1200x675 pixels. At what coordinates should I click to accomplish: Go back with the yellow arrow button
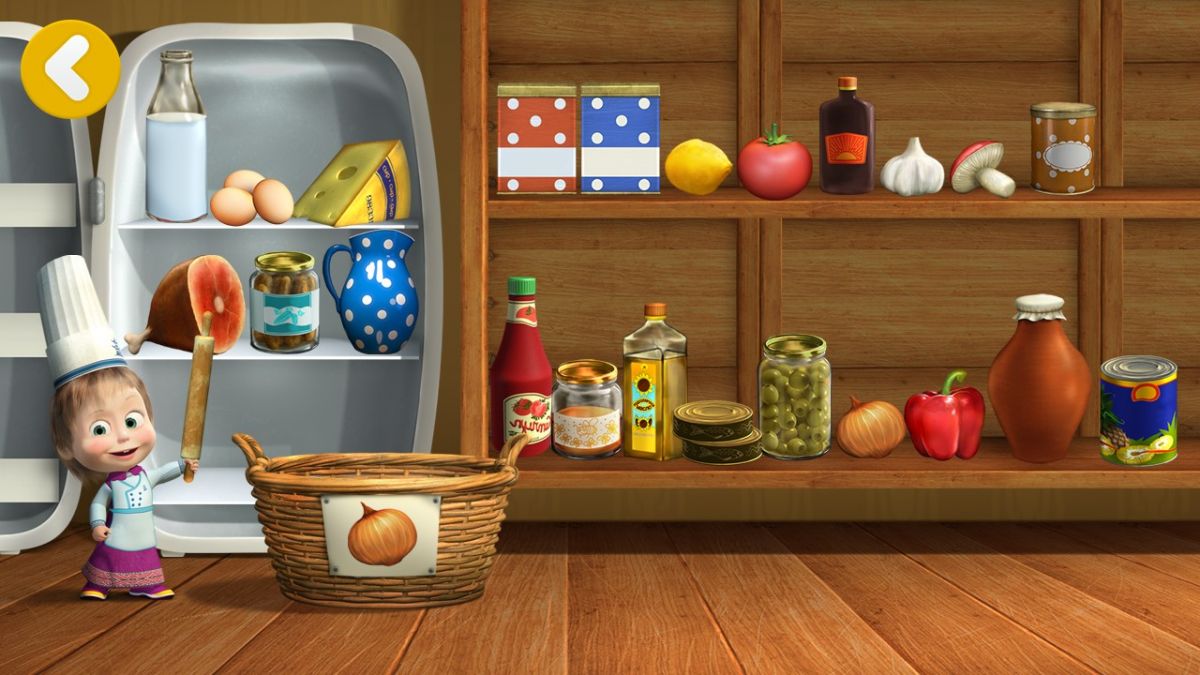point(70,69)
